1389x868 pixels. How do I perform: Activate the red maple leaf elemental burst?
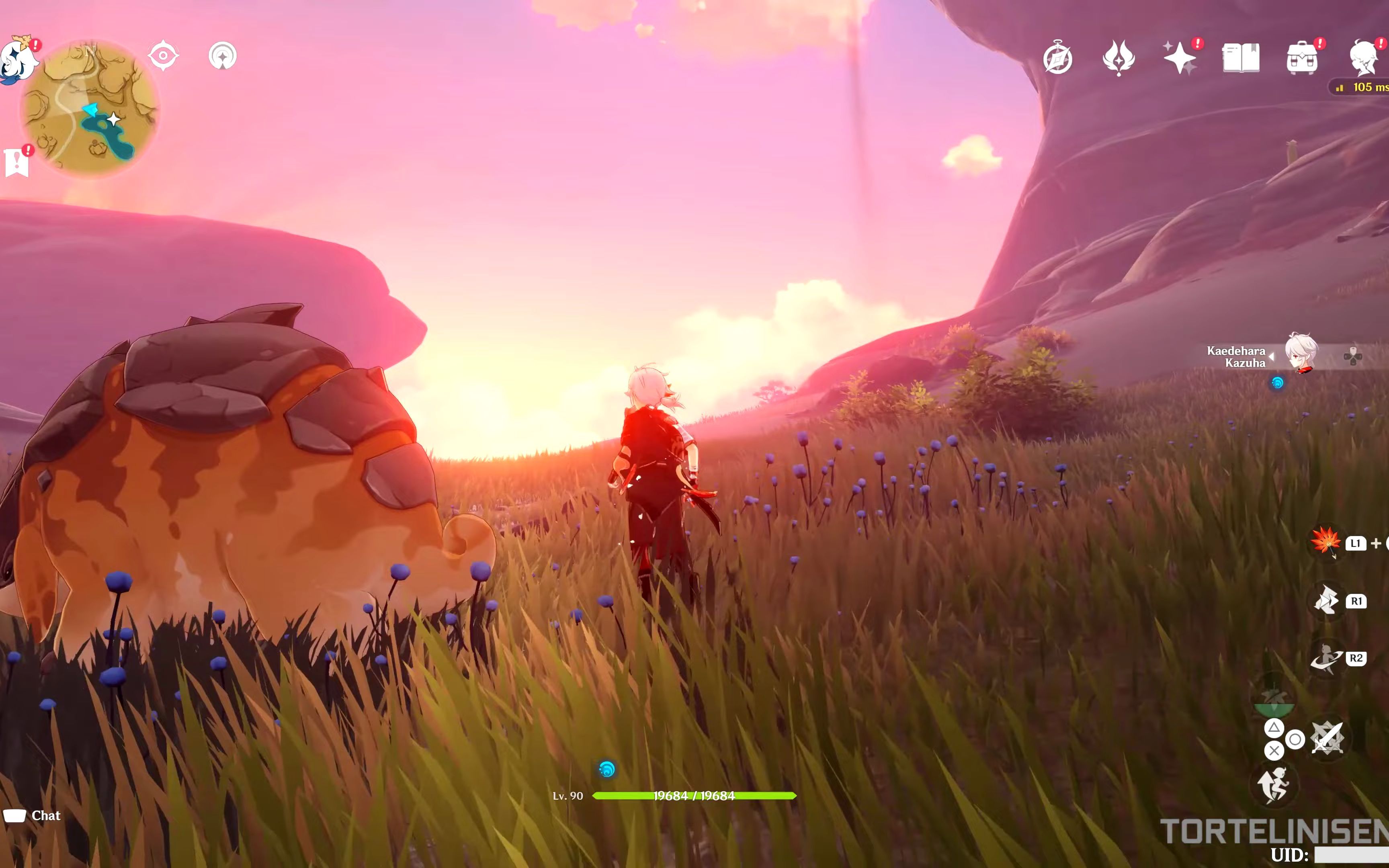(1325, 541)
